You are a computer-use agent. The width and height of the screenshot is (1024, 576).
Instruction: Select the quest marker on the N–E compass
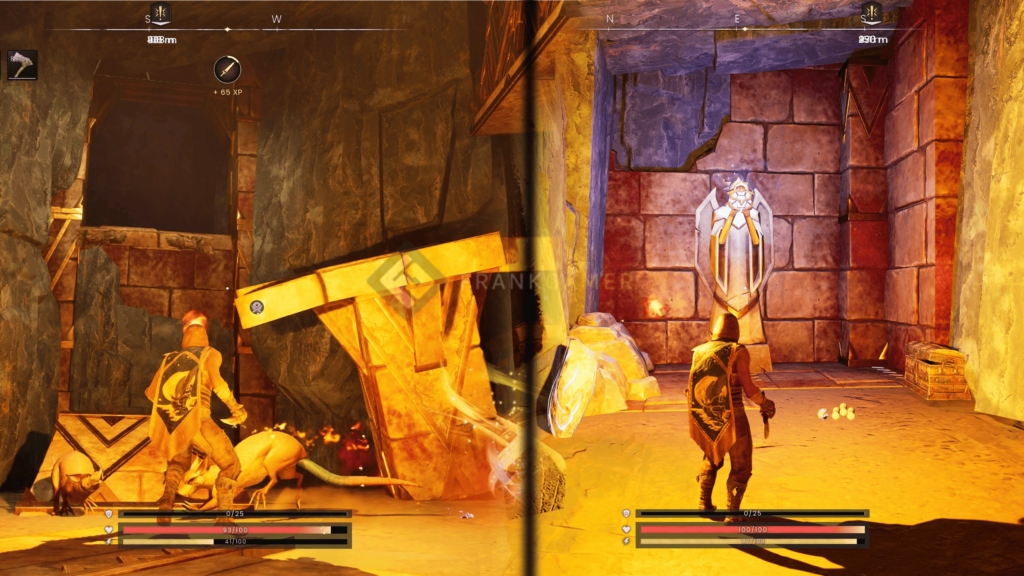pos(872,13)
